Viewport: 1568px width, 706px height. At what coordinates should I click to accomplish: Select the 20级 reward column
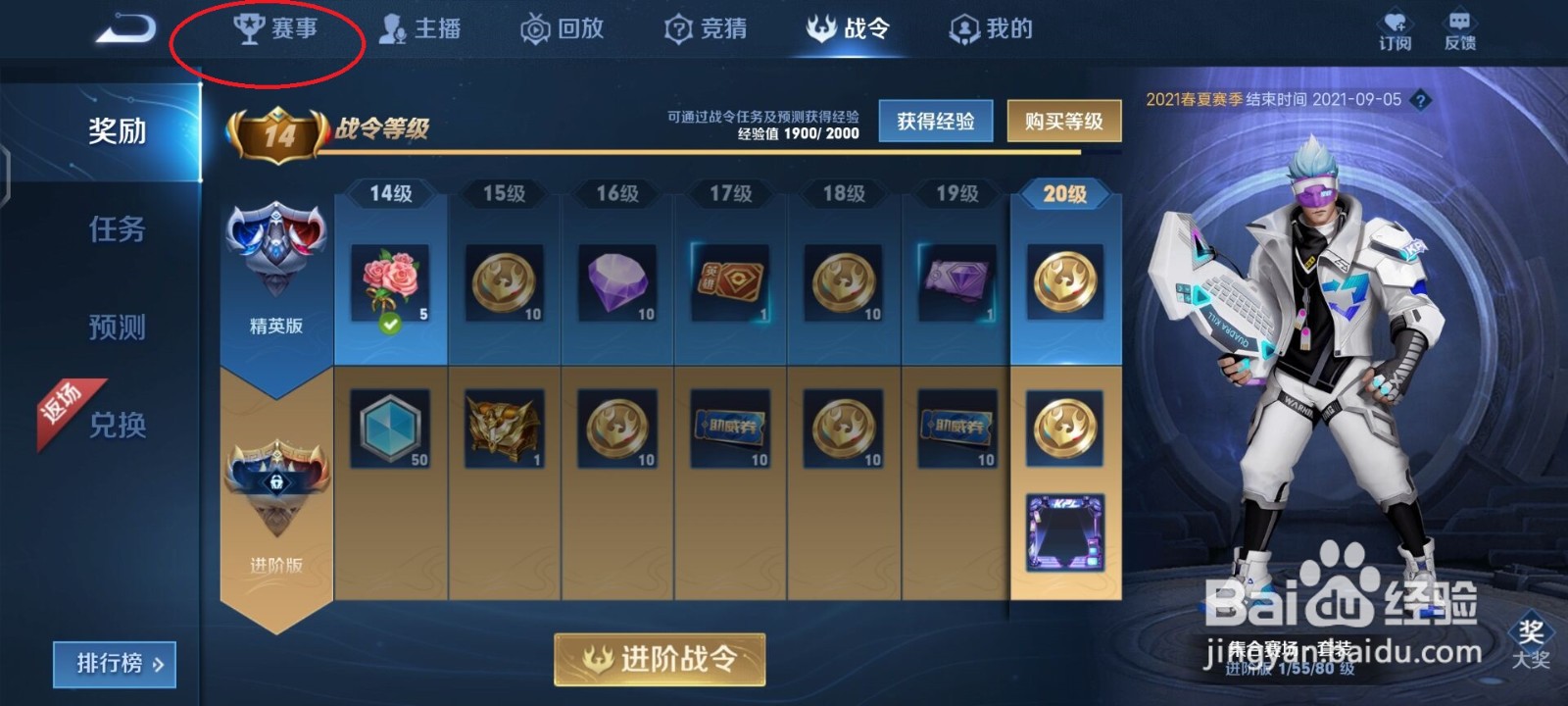pos(1065,194)
